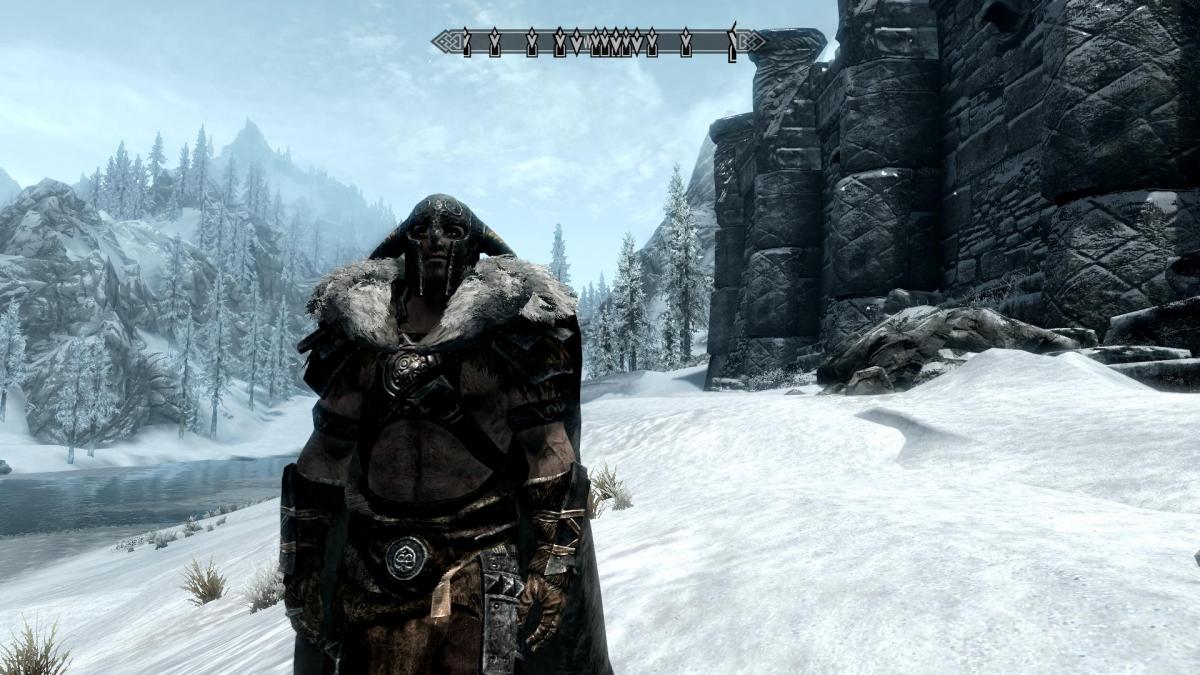Viewport: 1200px width, 675px height.
Task: Click the compass bar with quest markers
Action: (598, 42)
